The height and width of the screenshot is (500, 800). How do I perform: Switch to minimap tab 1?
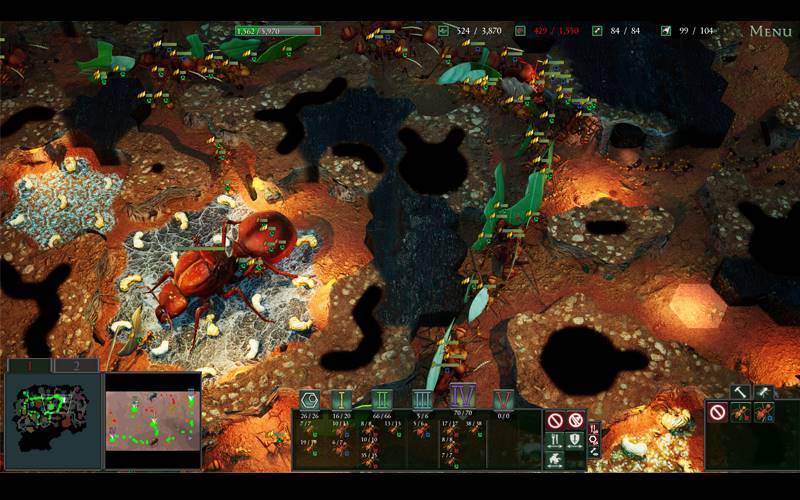pyautogui.click(x=28, y=366)
